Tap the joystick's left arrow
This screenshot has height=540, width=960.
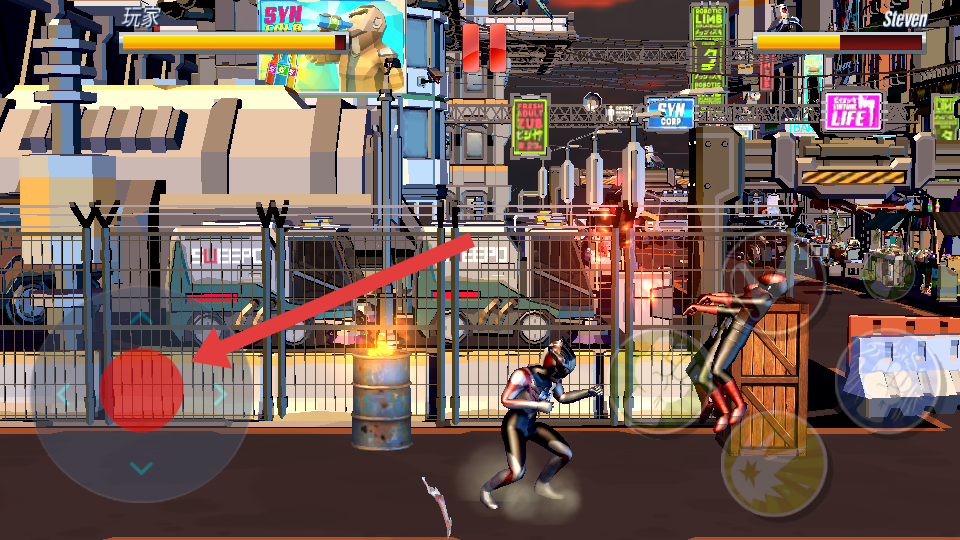tap(63, 394)
